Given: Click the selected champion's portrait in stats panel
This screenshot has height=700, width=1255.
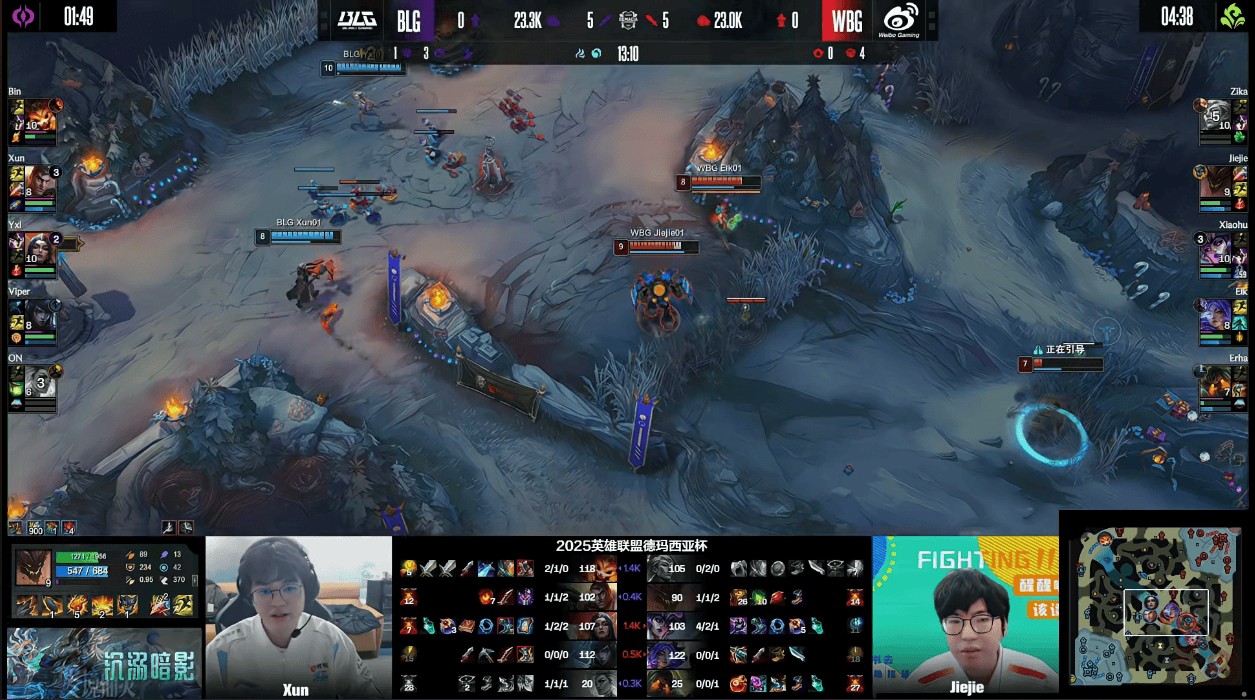Looking at the screenshot, I should point(33,569).
